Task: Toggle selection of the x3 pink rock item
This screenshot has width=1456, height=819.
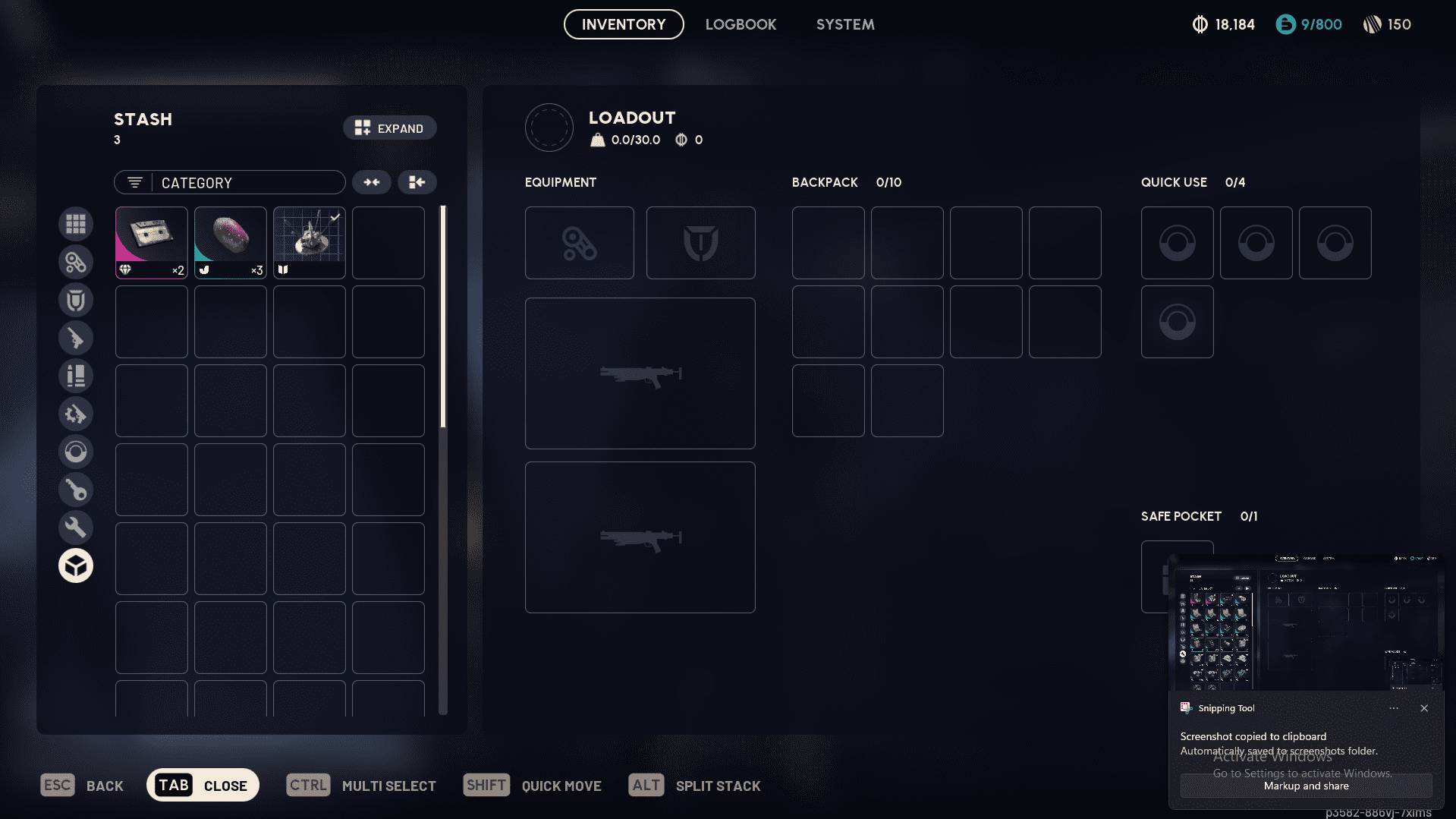Action: [x=230, y=242]
